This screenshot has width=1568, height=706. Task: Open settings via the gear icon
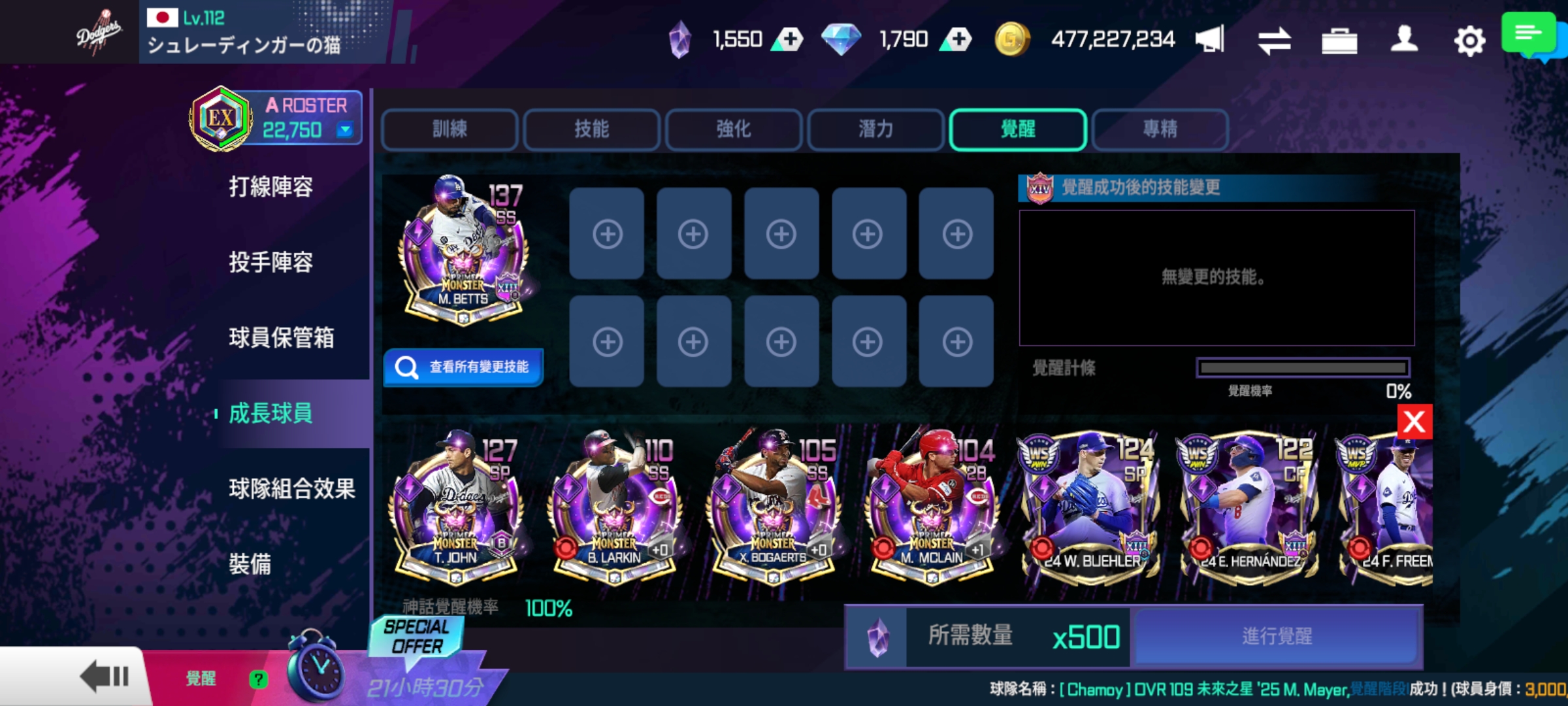(x=1469, y=41)
